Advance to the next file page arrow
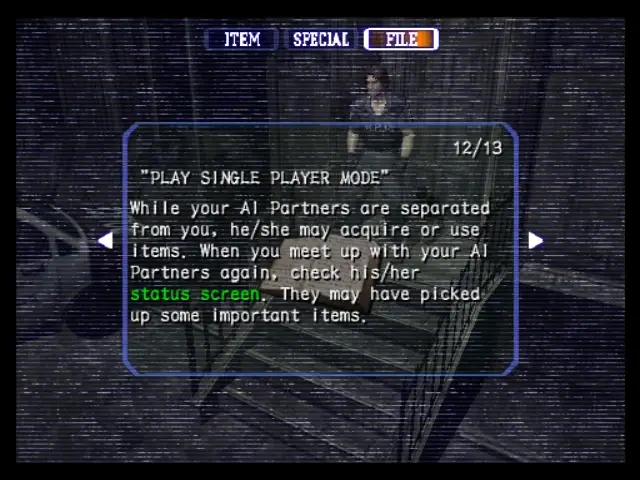 [x=535, y=240]
